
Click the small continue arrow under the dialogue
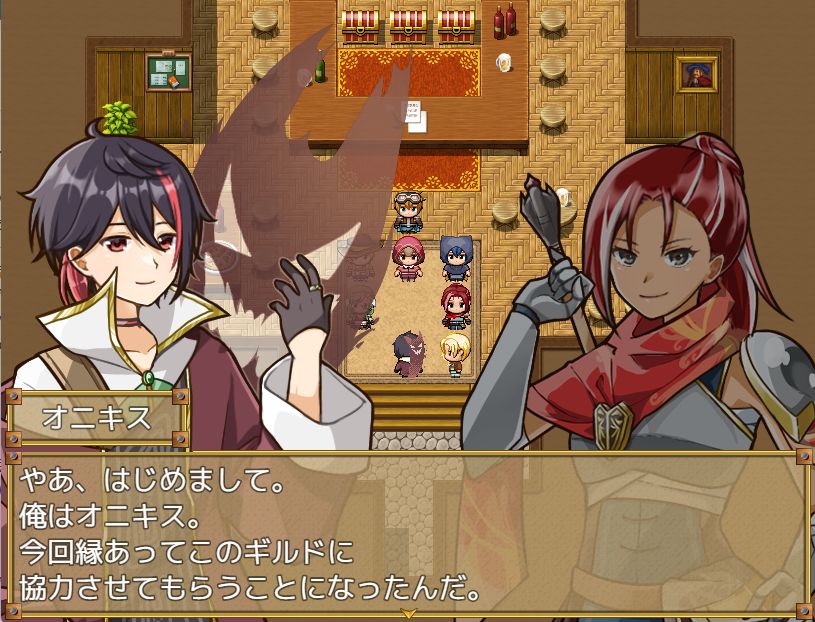pyautogui.click(x=407, y=612)
